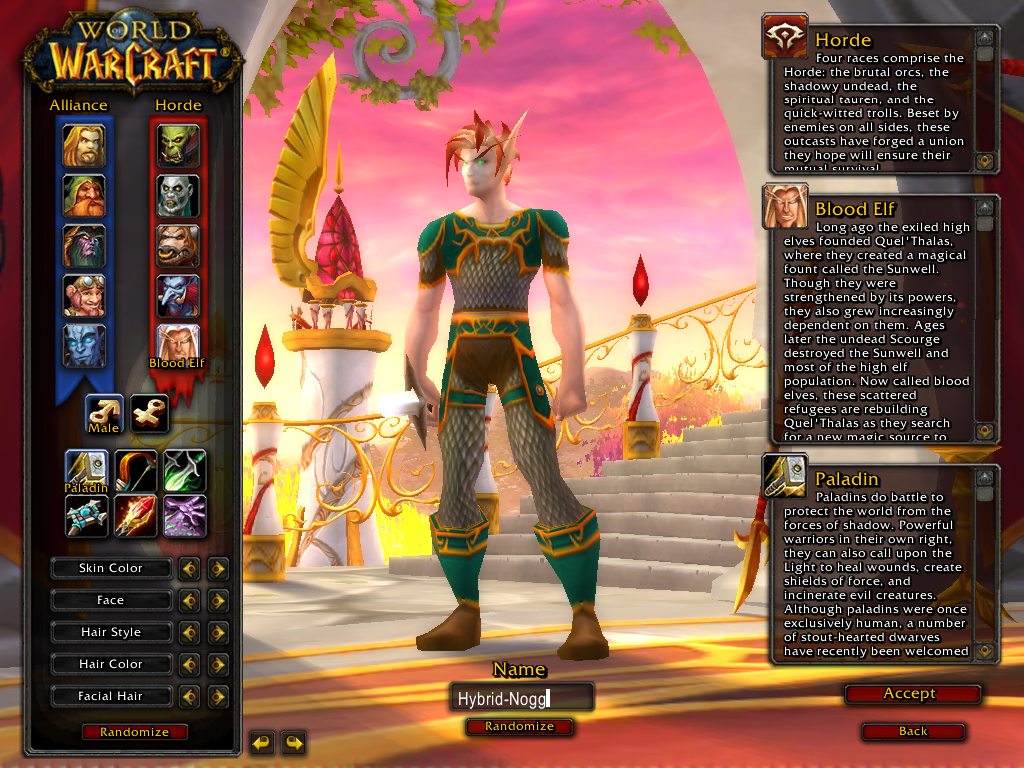Choose the Orc race portrait
Viewport: 1024px width, 768px height.
point(178,146)
